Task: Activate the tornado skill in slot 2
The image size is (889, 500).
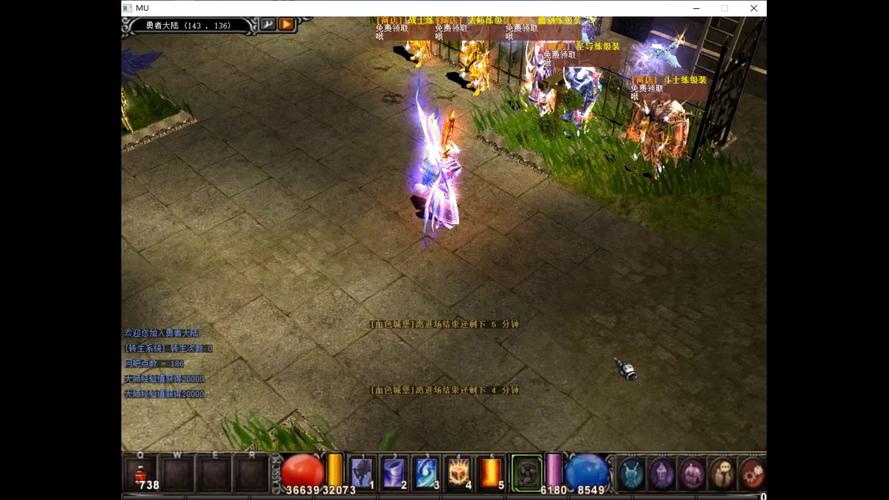Action: (x=394, y=472)
